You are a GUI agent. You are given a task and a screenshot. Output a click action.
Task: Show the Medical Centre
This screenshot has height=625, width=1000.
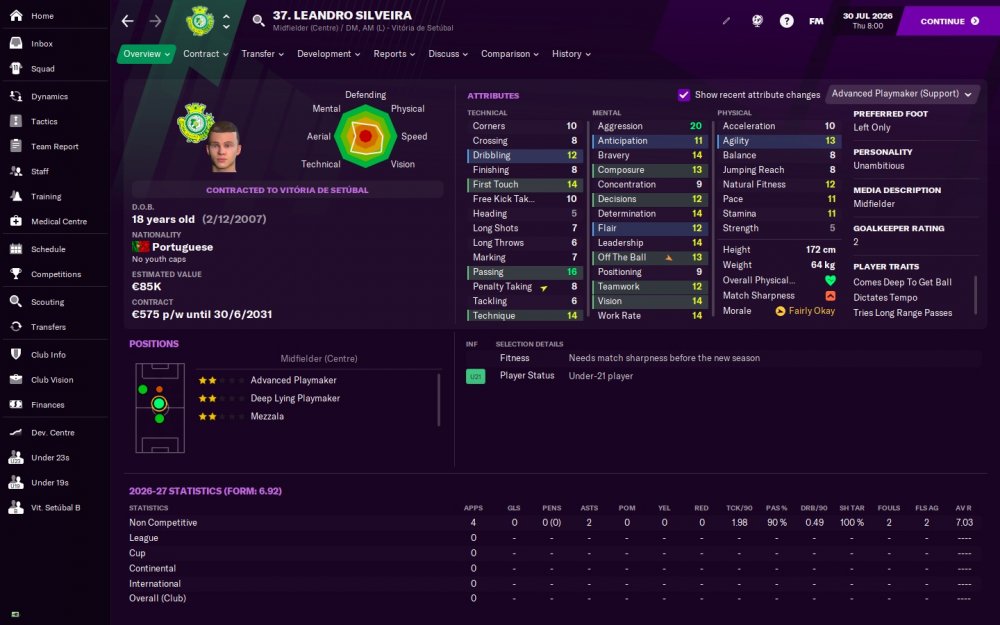point(59,222)
